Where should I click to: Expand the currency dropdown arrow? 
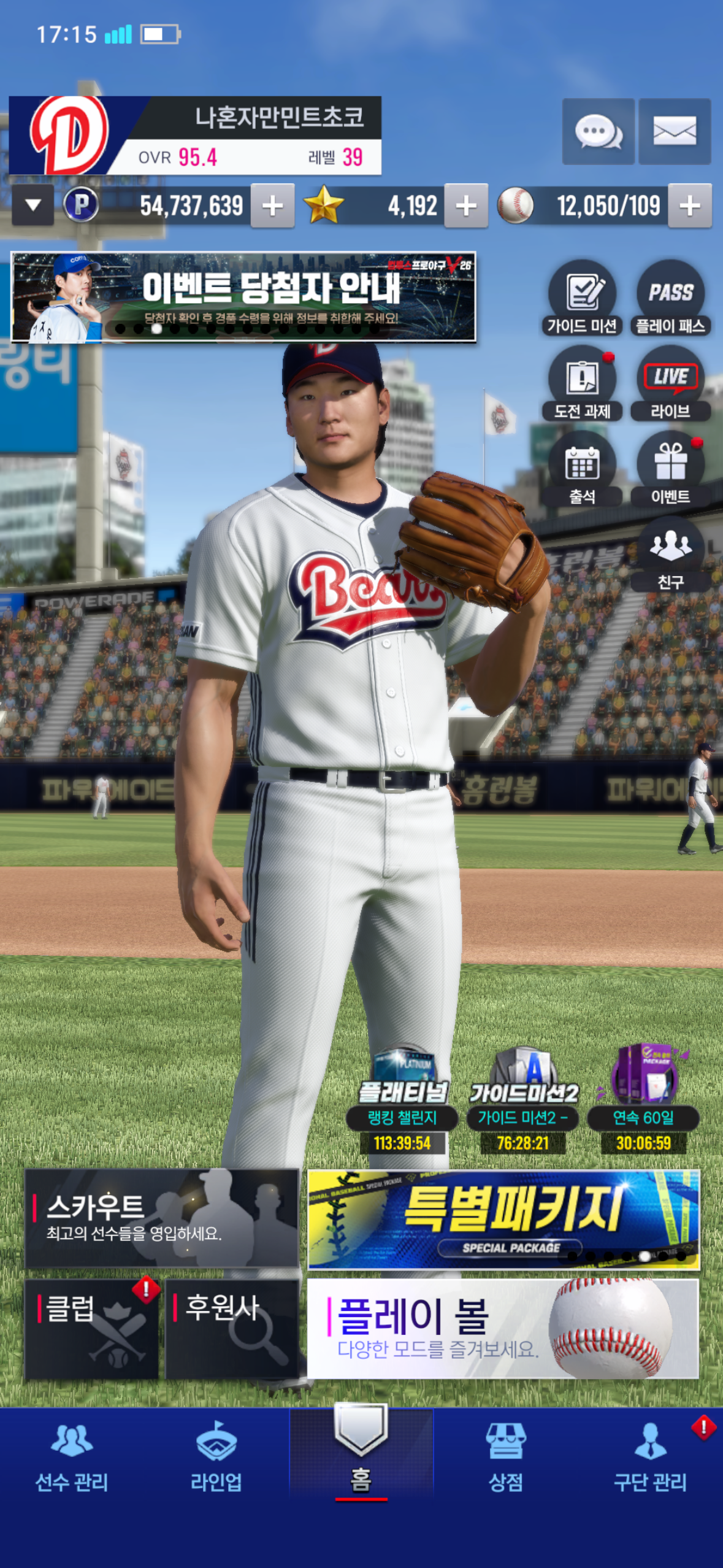(x=33, y=206)
